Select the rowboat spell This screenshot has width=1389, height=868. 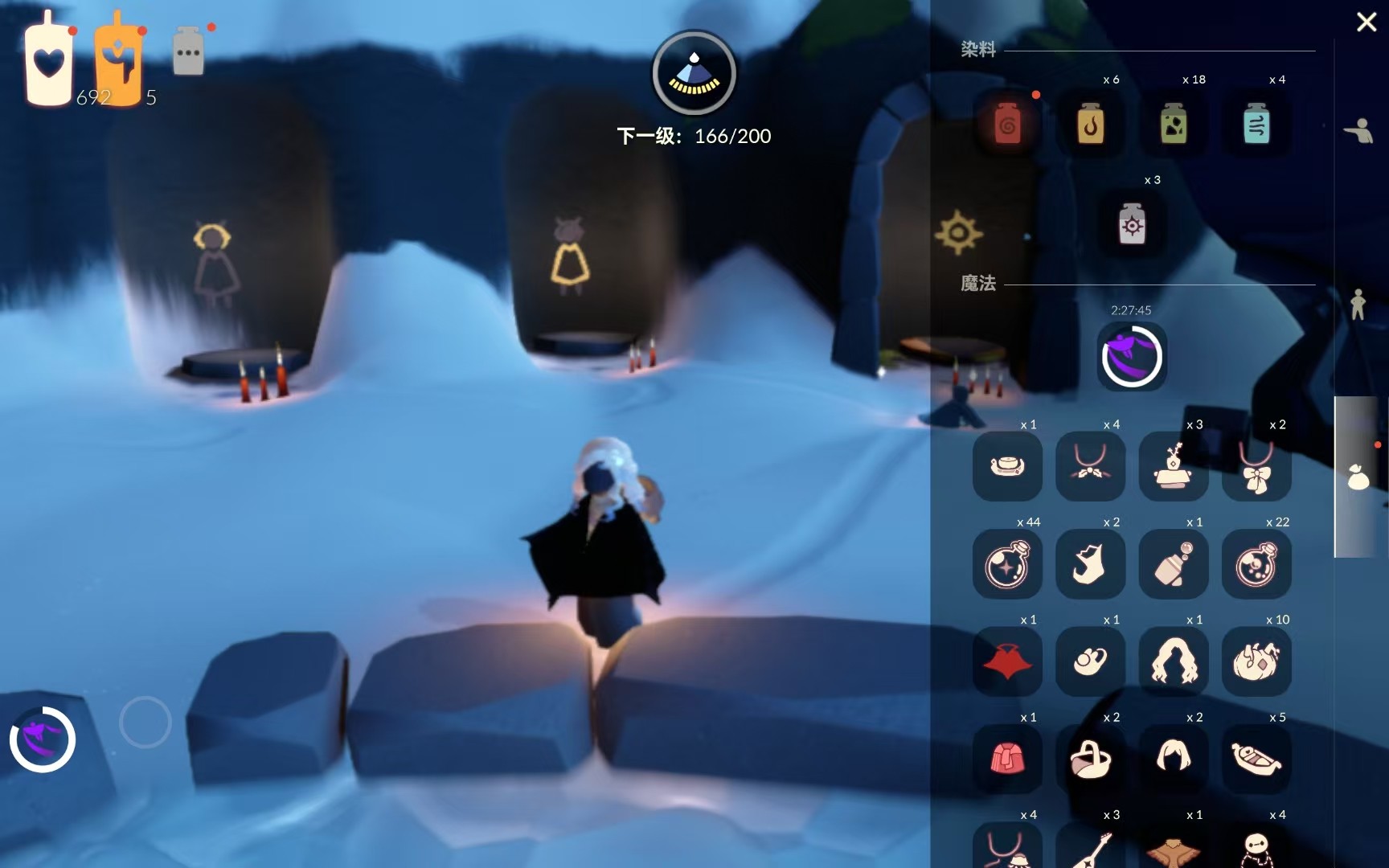pos(1256,759)
